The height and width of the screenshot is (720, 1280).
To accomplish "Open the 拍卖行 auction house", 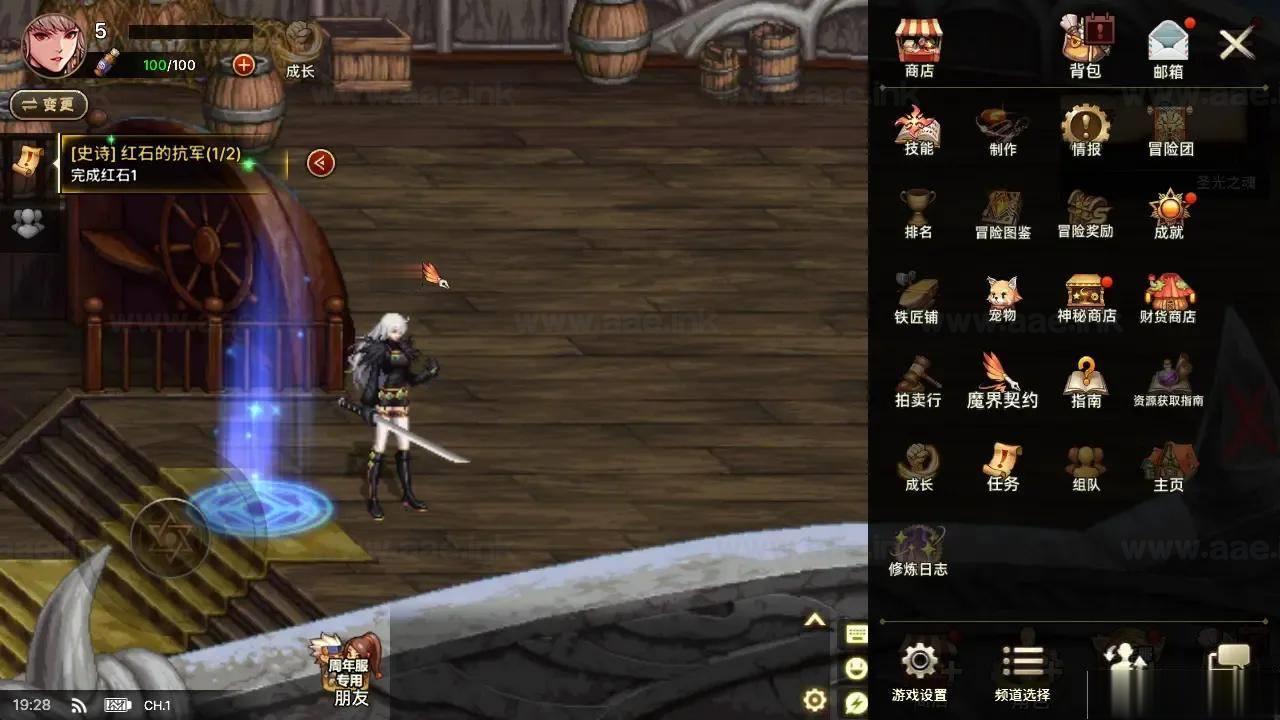I will pos(918,381).
